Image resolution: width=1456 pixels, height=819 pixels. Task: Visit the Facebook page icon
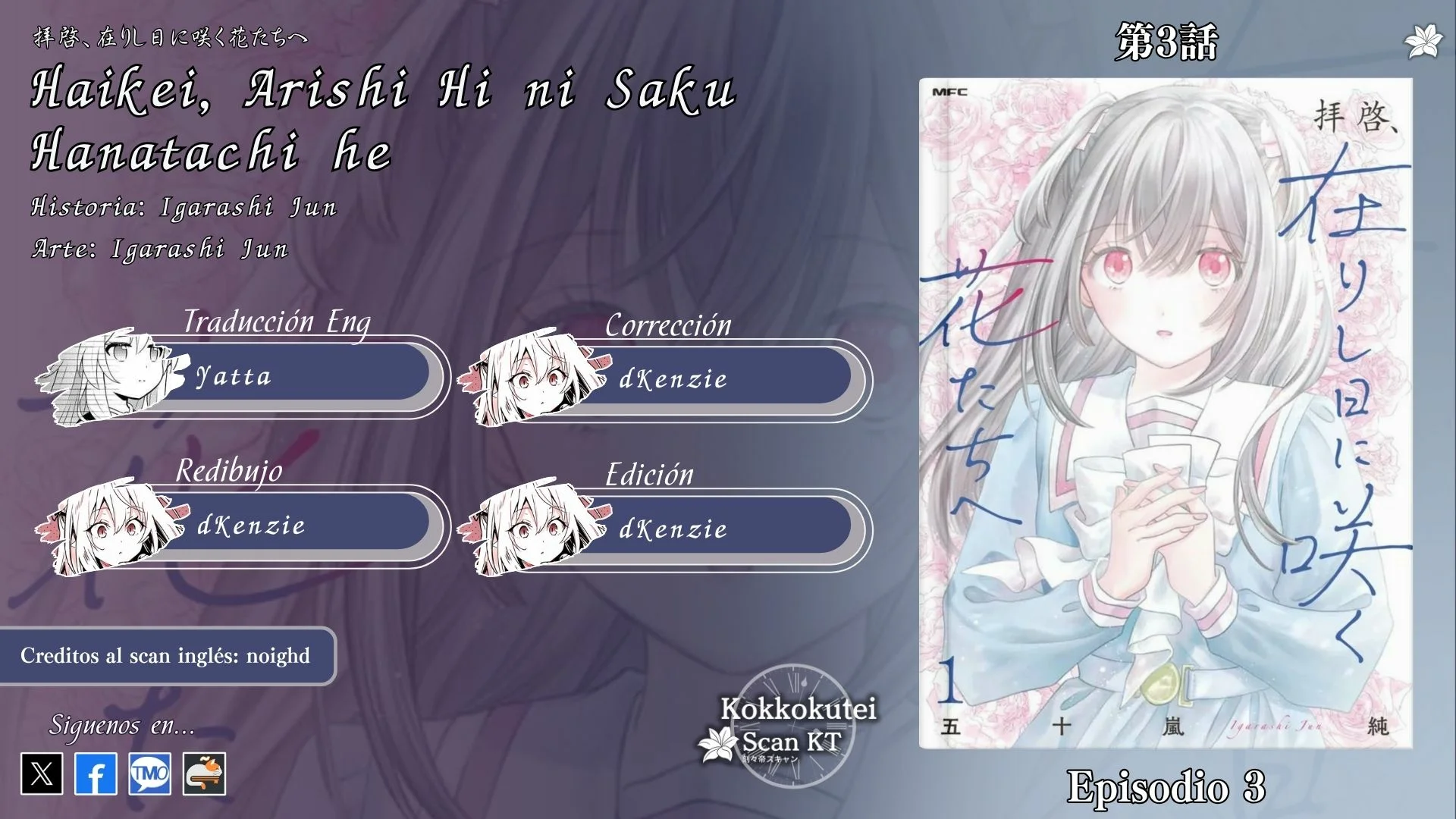tap(96, 773)
